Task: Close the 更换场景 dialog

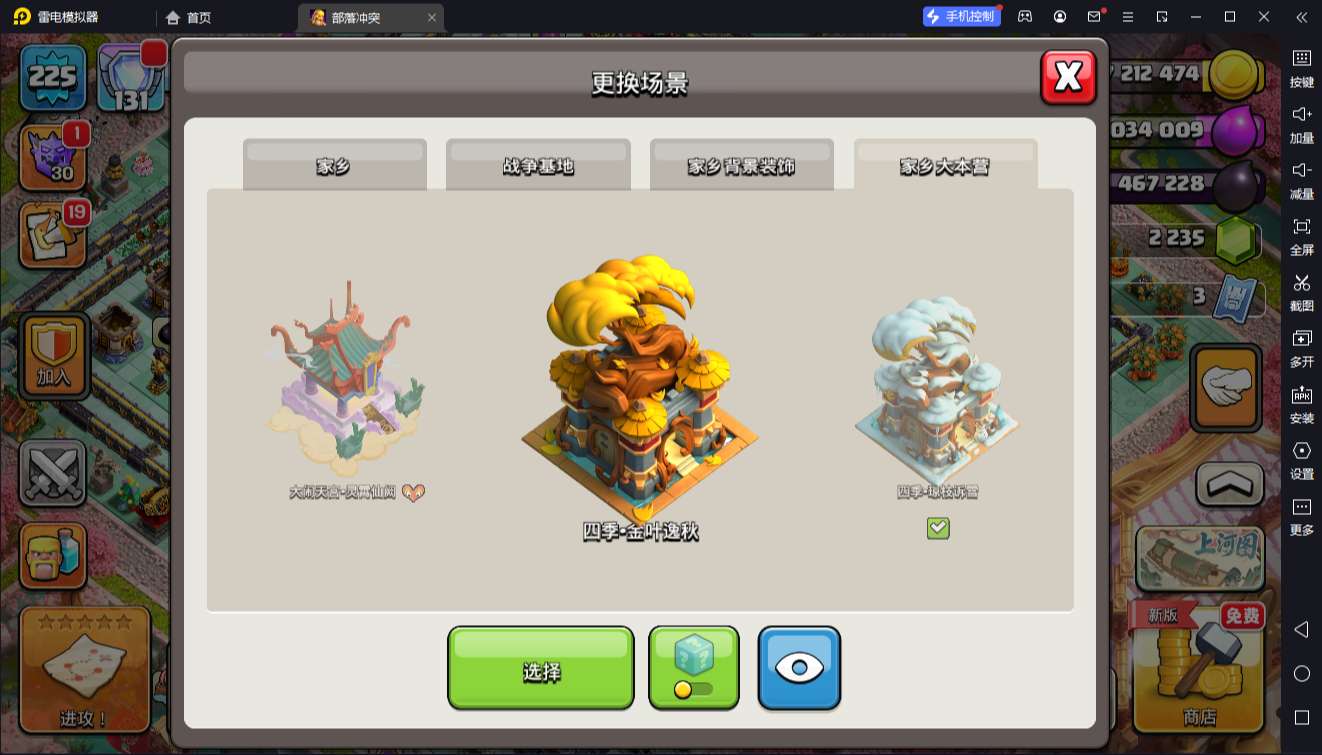Action: [1068, 77]
